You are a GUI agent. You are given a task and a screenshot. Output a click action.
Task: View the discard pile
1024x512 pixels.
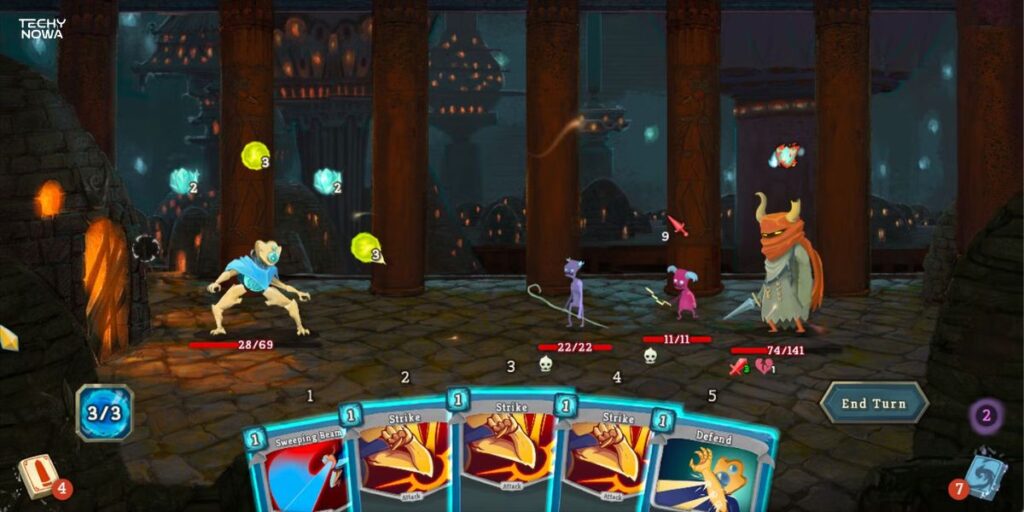pyautogui.click(x=983, y=474)
